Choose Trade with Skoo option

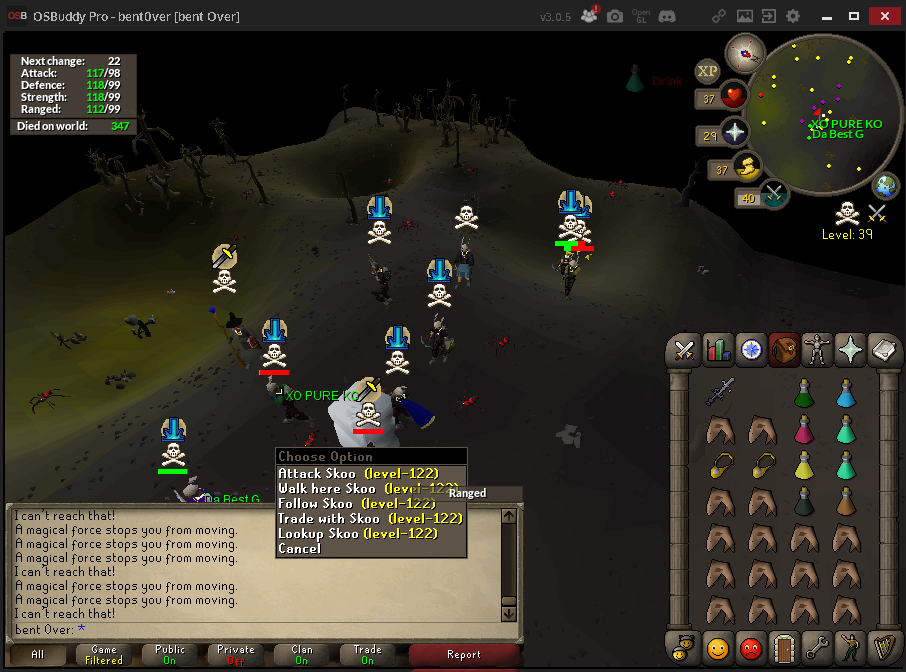click(x=370, y=518)
